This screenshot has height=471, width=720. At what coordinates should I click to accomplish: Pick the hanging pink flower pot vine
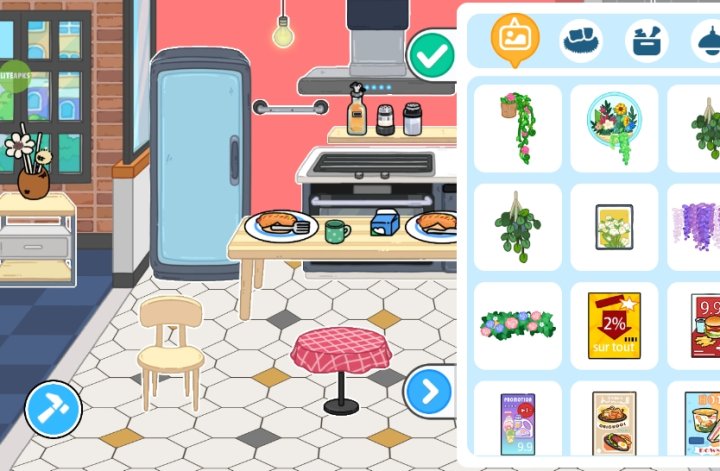[x=517, y=128]
